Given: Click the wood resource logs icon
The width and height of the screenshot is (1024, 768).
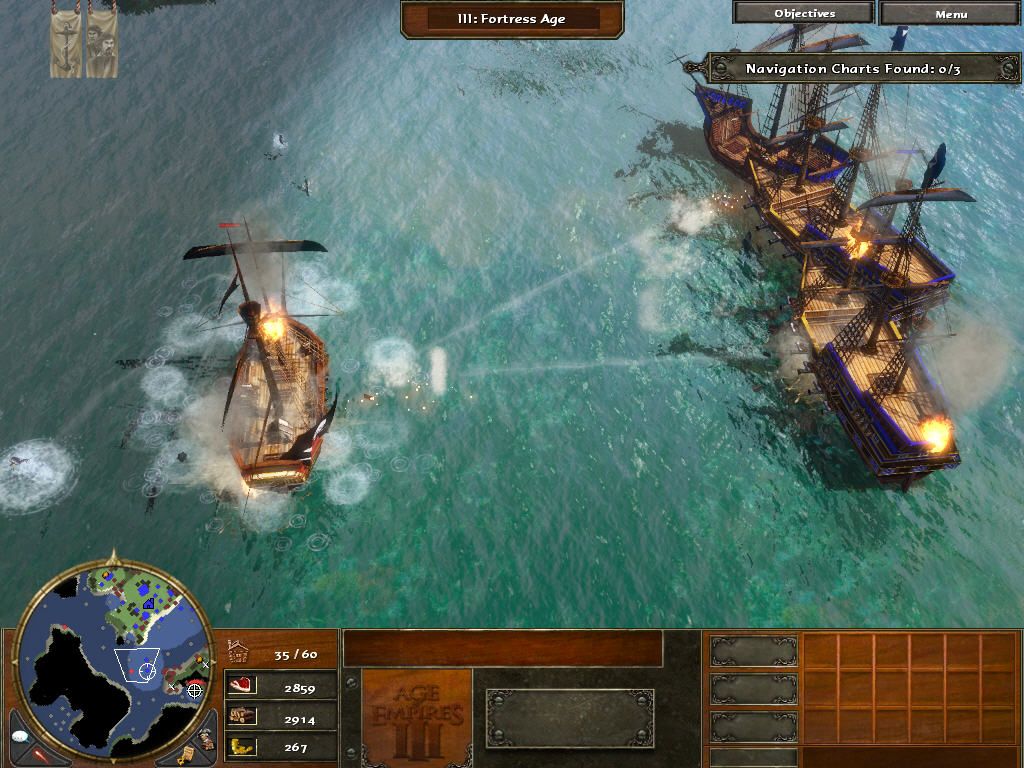Looking at the screenshot, I should 242,716.
